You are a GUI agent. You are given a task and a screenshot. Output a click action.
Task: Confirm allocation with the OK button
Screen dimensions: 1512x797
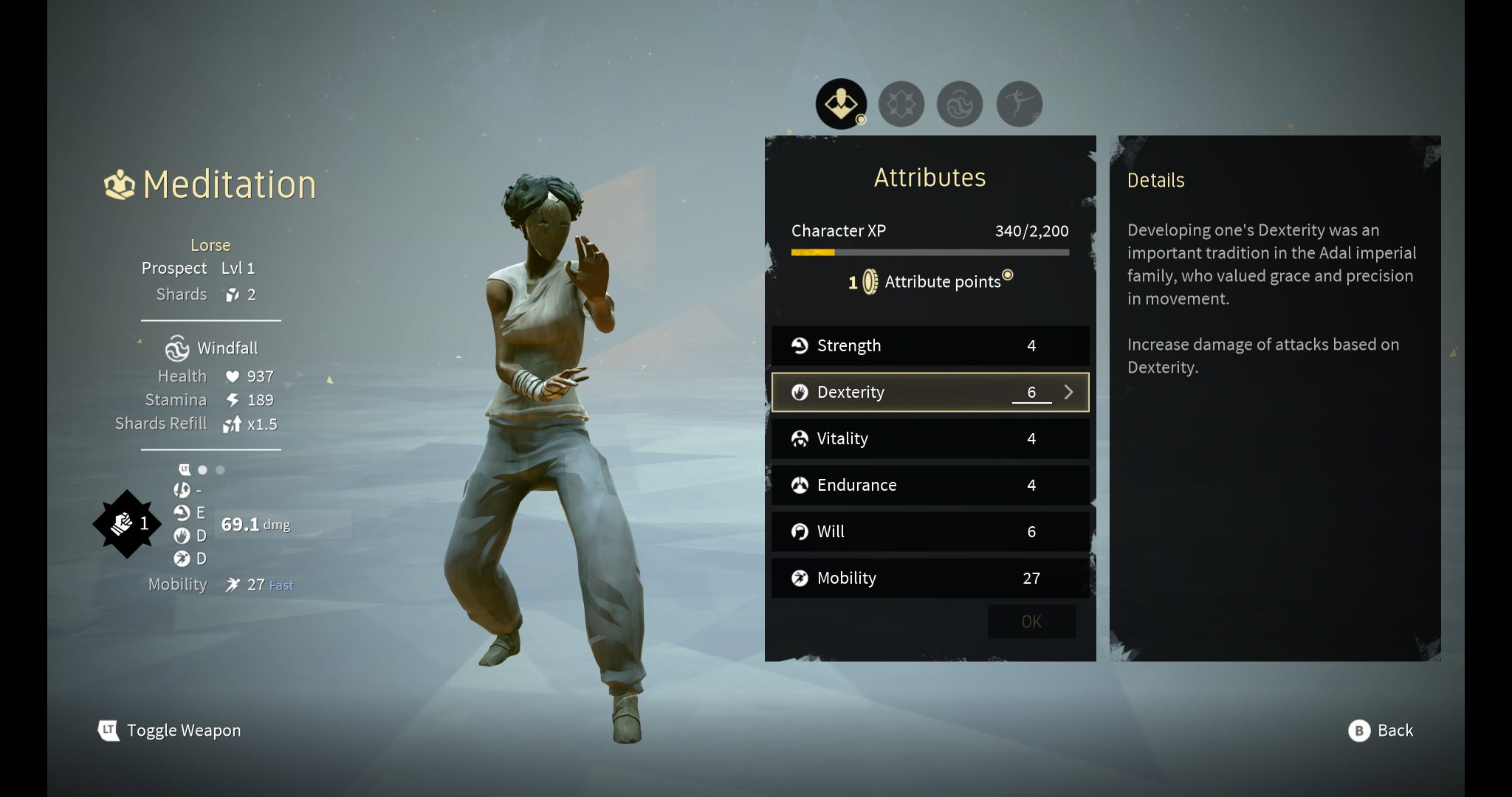(x=1031, y=621)
